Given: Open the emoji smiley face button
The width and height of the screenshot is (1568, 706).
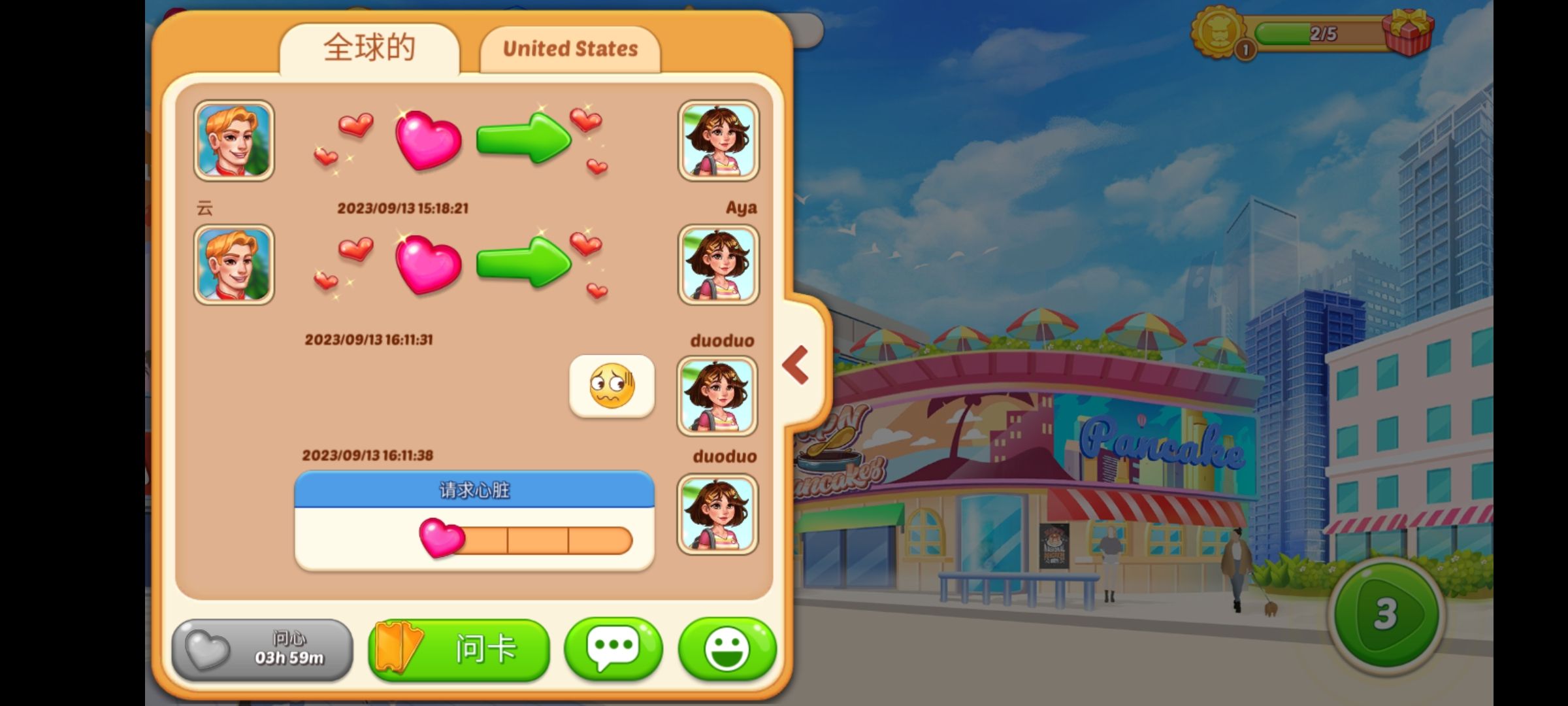Looking at the screenshot, I should (727, 648).
